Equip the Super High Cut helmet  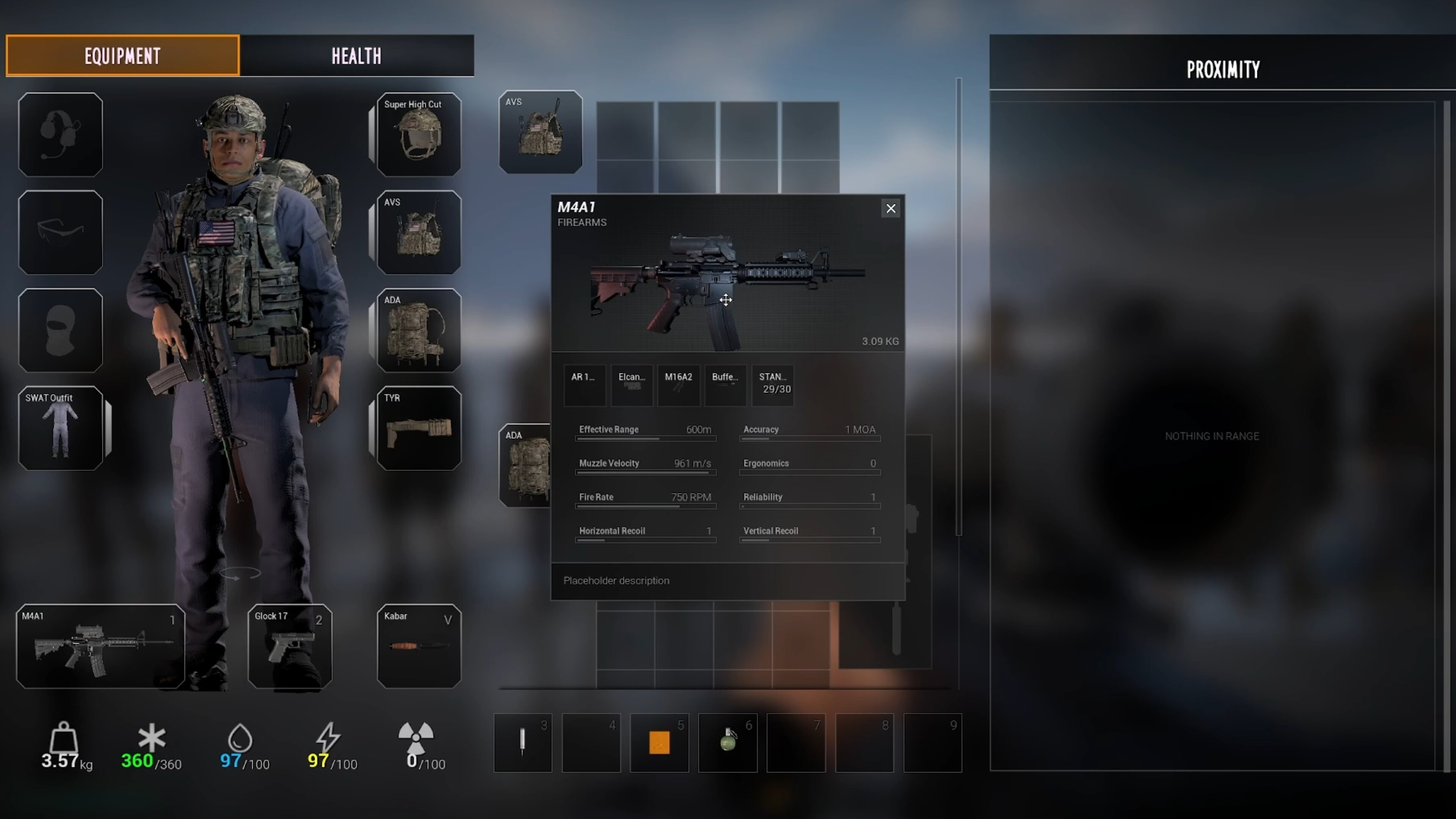pos(418,135)
